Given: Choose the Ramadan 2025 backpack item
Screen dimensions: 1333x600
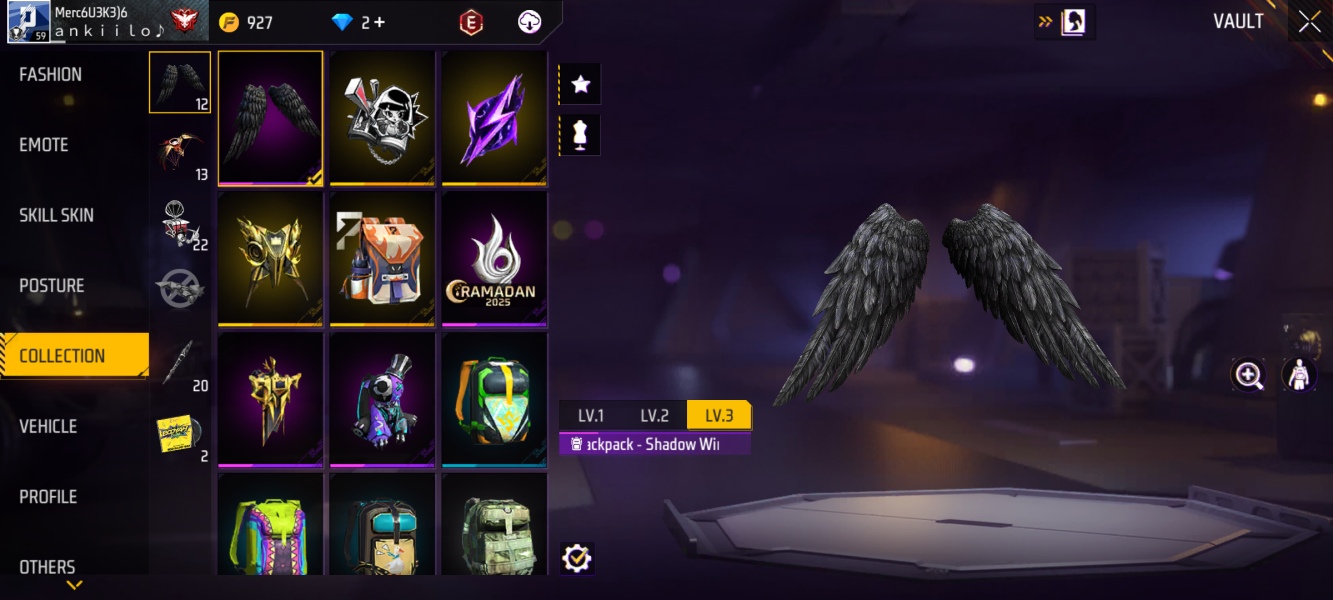Looking at the screenshot, I should pos(494,258).
